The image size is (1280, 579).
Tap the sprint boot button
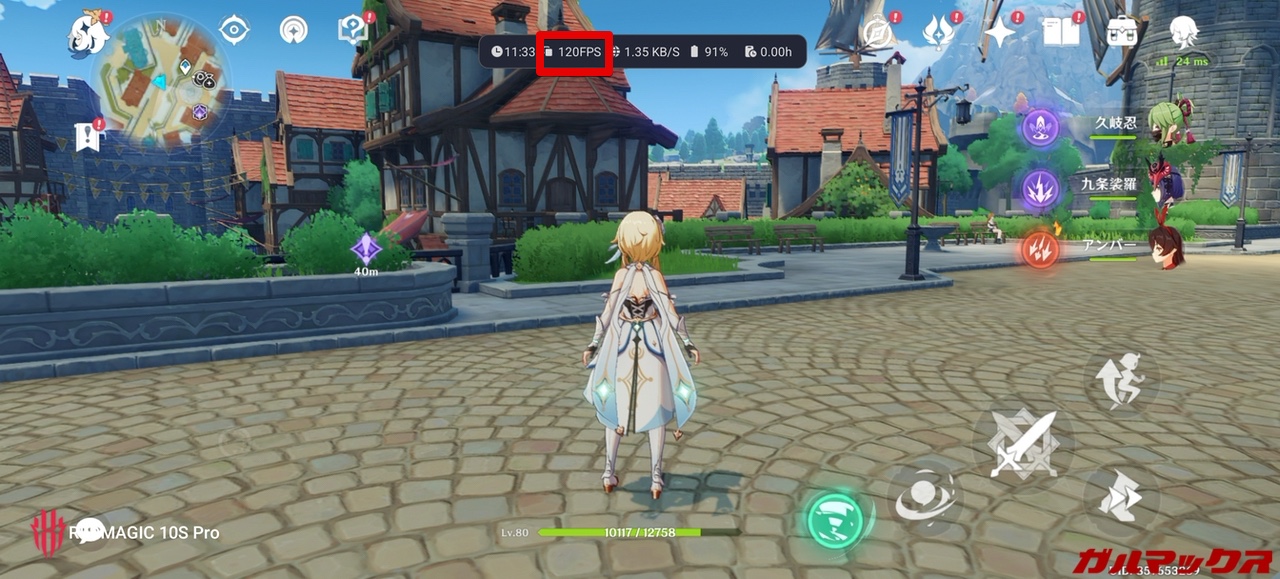point(1120,499)
